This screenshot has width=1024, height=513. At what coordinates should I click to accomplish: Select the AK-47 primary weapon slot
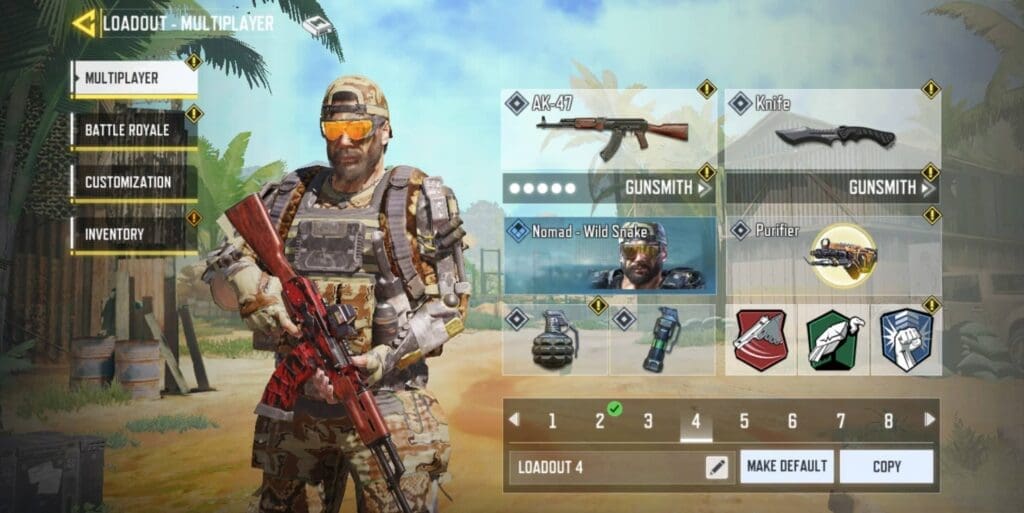click(x=610, y=130)
